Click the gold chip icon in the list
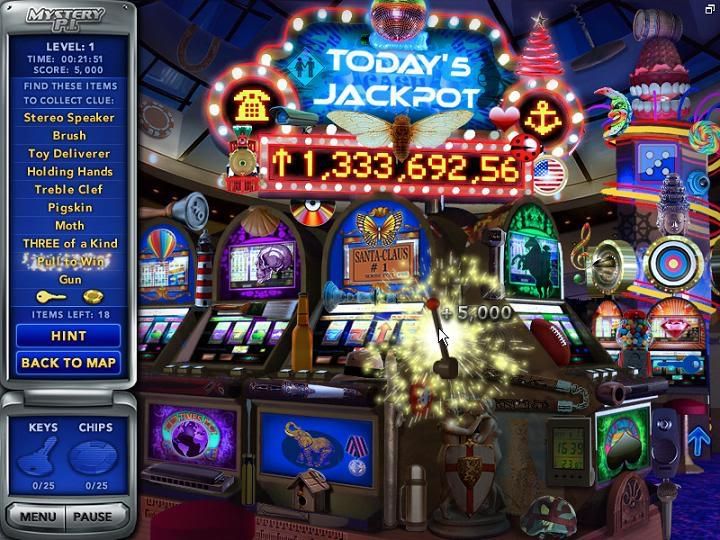Viewport: 720px width, 540px height. point(93,297)
